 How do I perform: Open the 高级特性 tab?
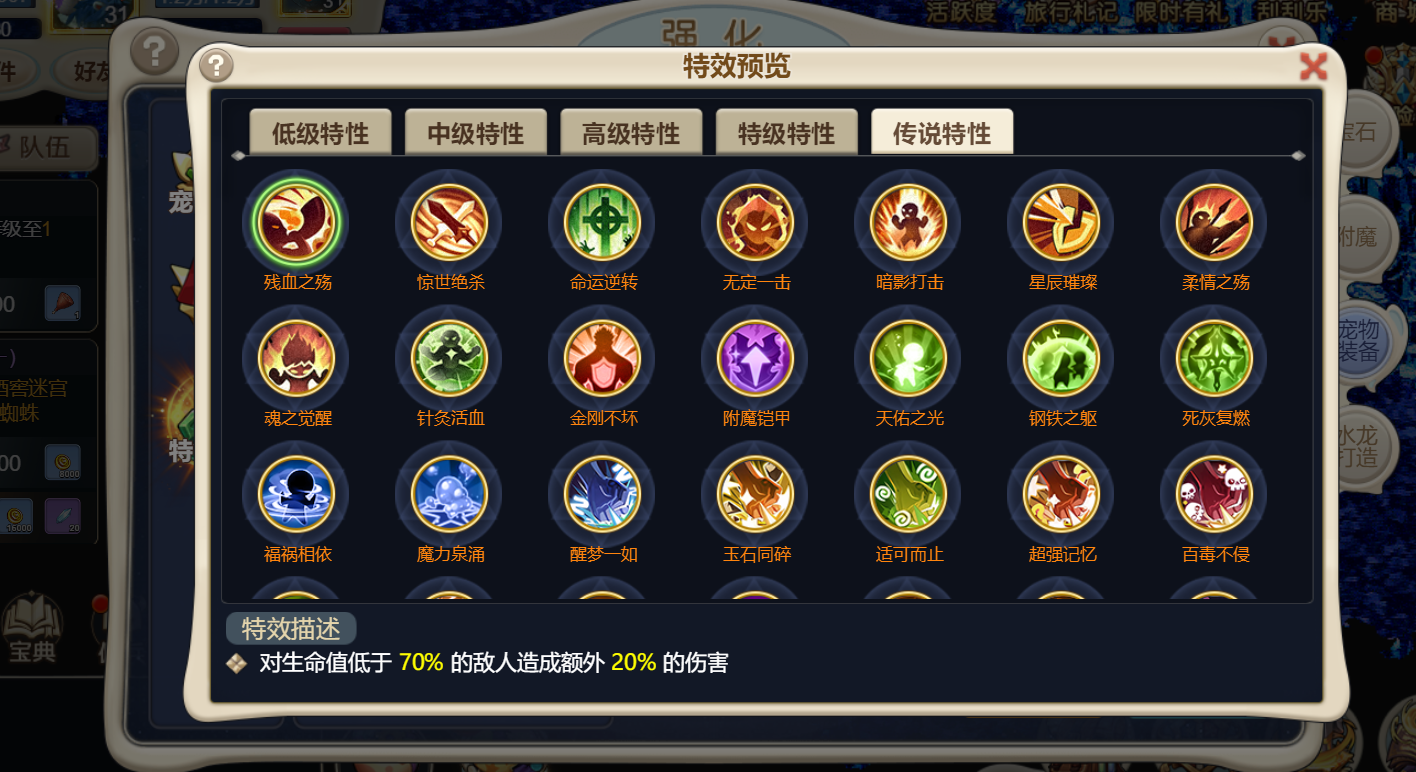pos(631,133)
